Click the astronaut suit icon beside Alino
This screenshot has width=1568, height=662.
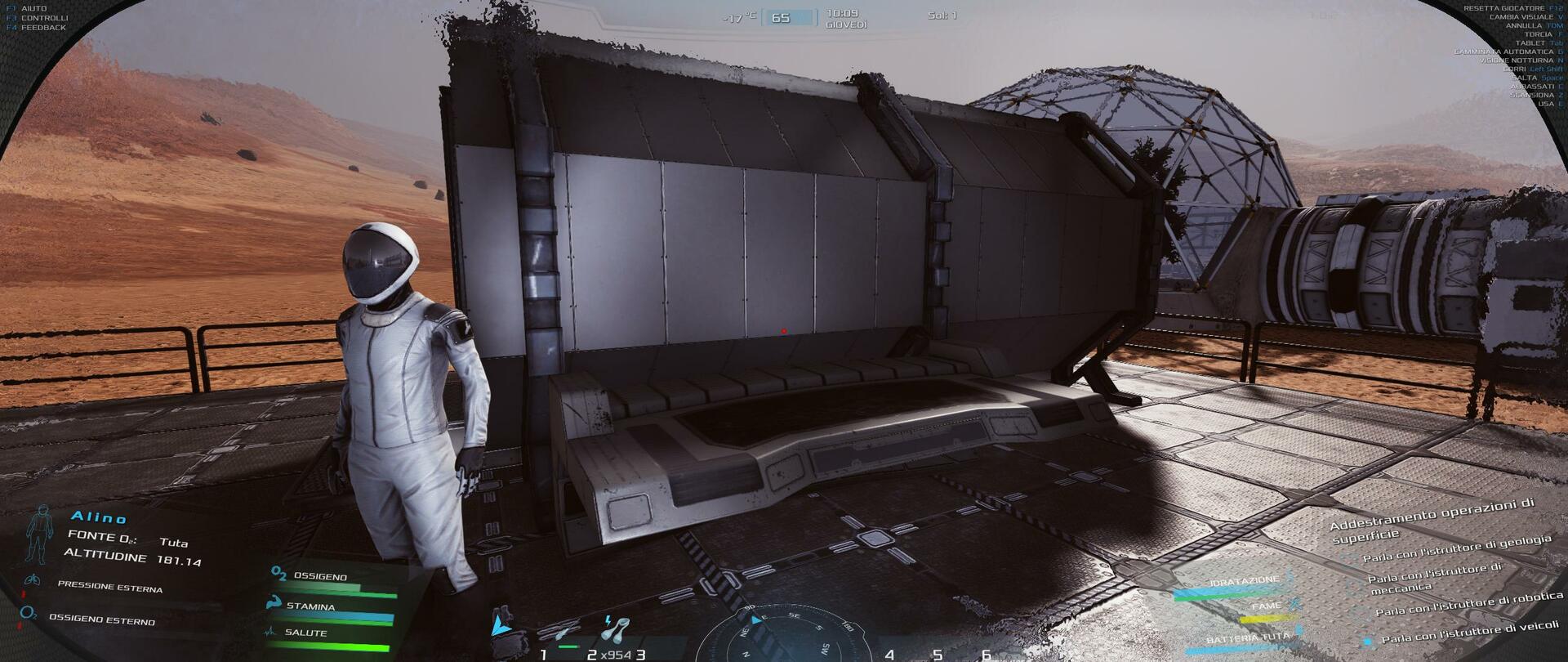click(38, 533)
